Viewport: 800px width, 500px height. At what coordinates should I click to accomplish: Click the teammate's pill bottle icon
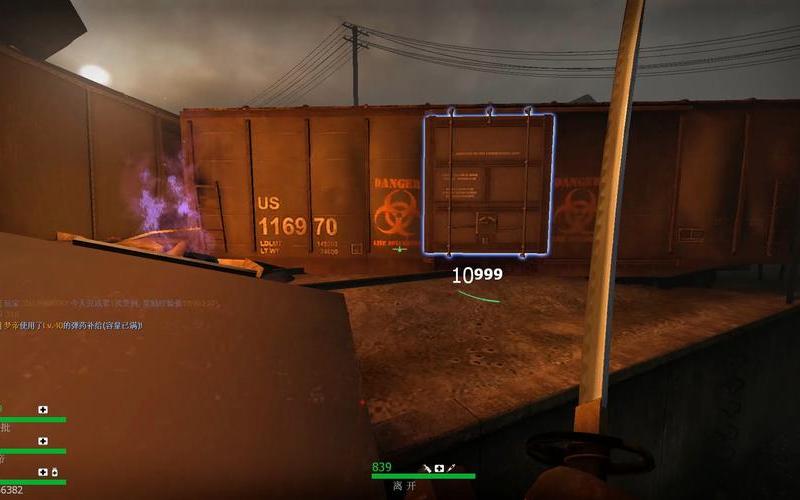click(54, 472)
